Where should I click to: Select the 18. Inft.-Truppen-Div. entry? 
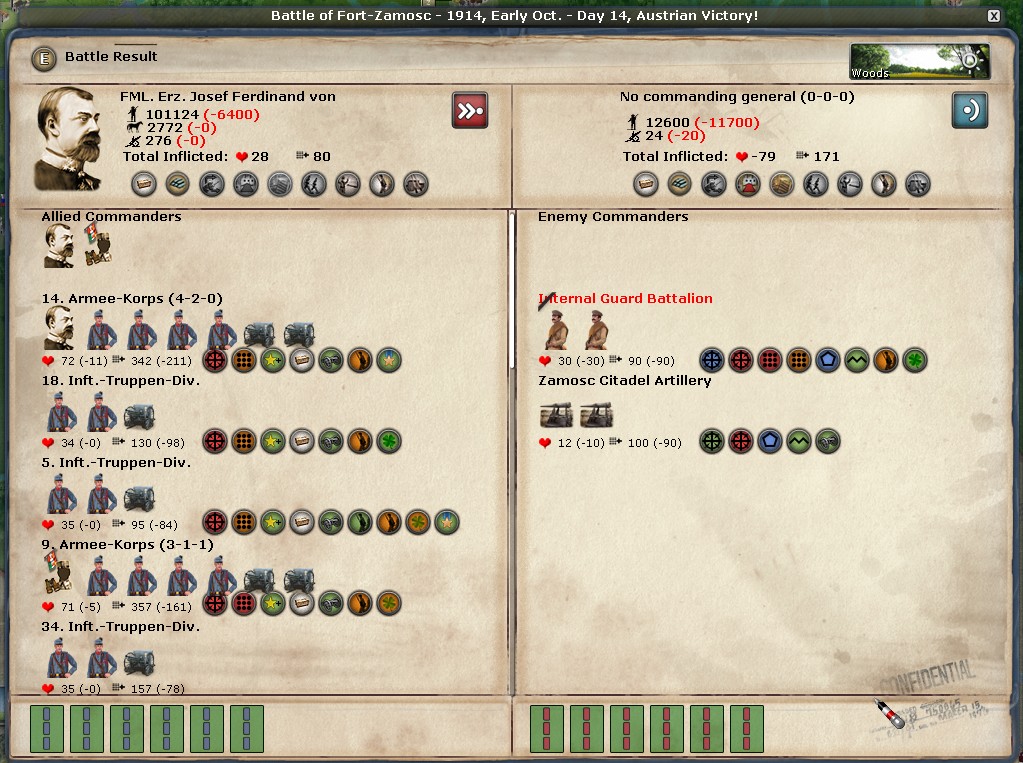click(121, 381)
